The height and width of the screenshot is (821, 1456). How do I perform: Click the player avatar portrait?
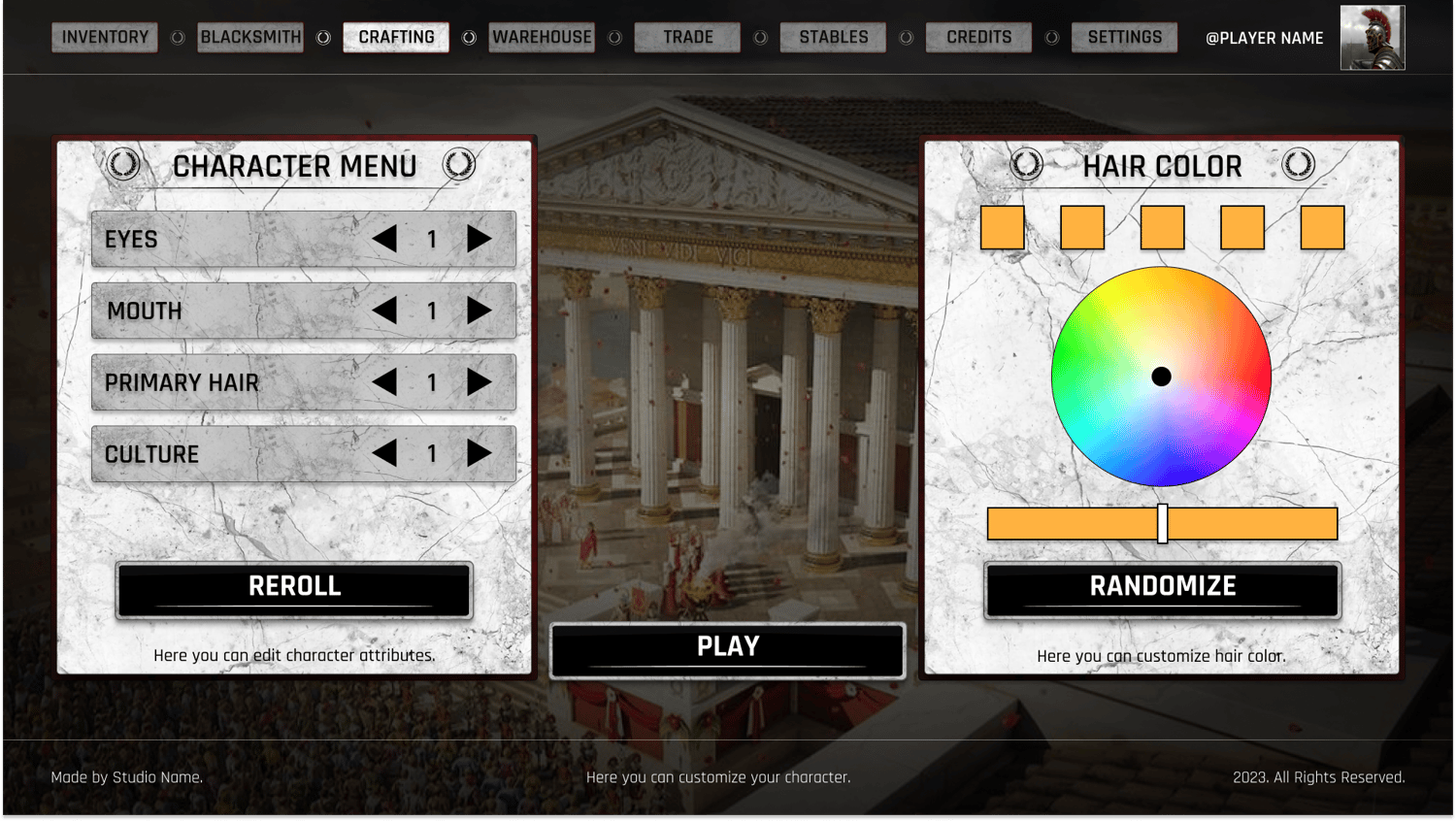pyautogui.click(x=1372, y=38)
